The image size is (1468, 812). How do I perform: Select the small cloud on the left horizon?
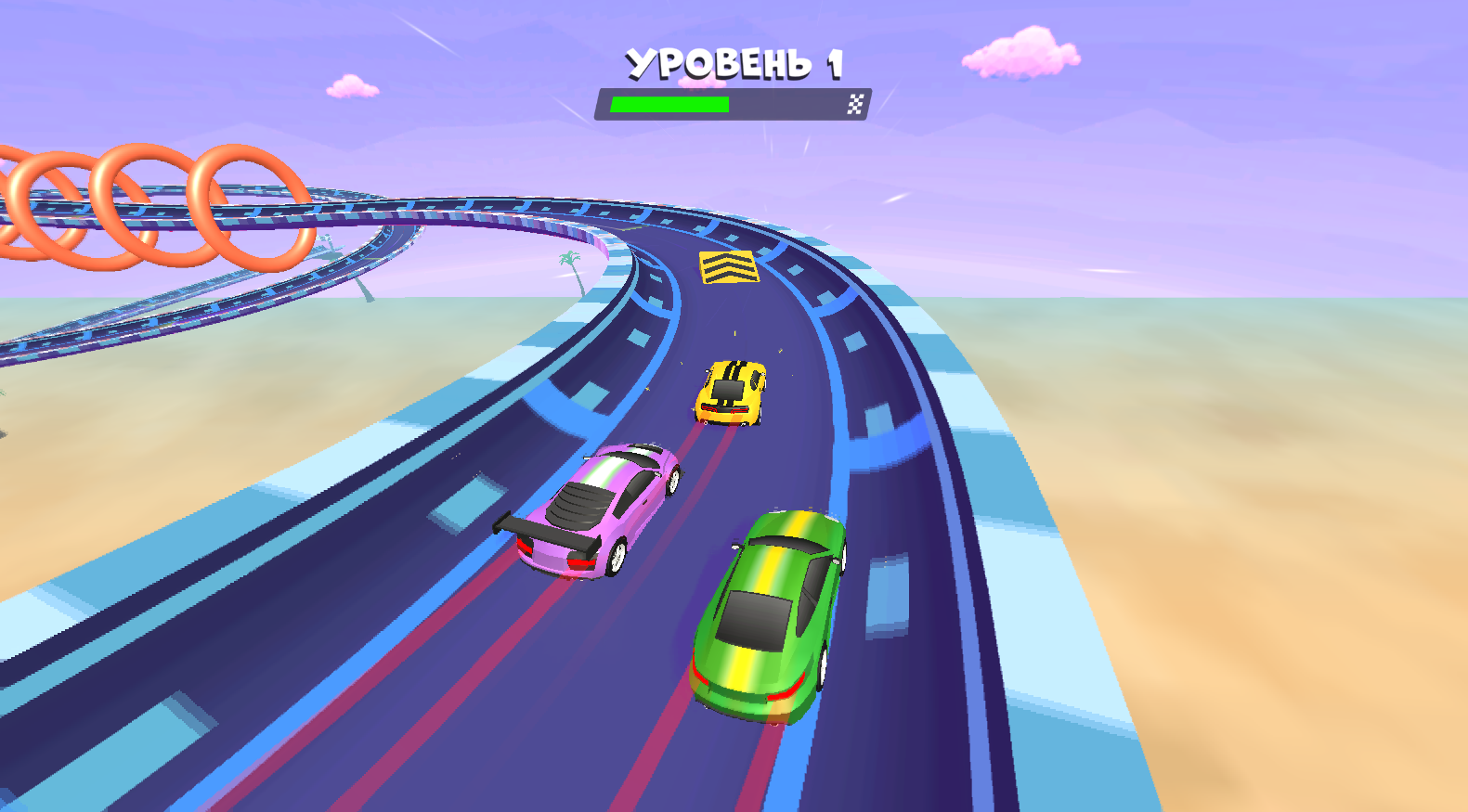pos(353,84)
